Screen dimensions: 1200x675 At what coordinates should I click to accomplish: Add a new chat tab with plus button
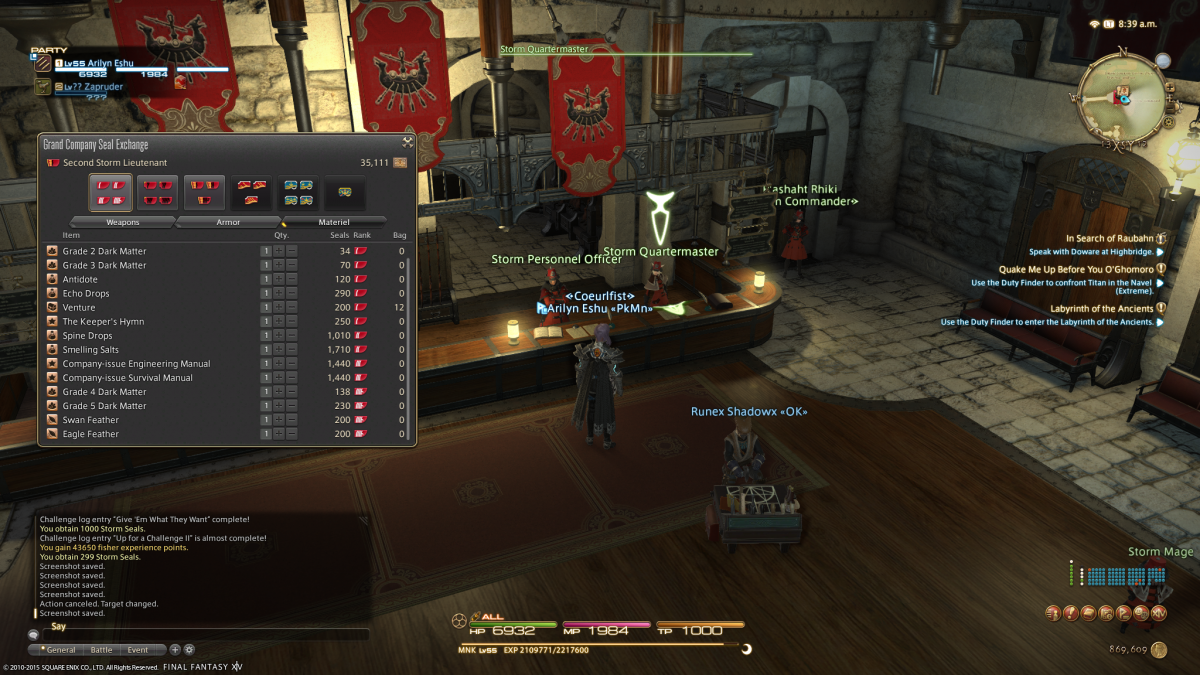click(x=175, y=650)
